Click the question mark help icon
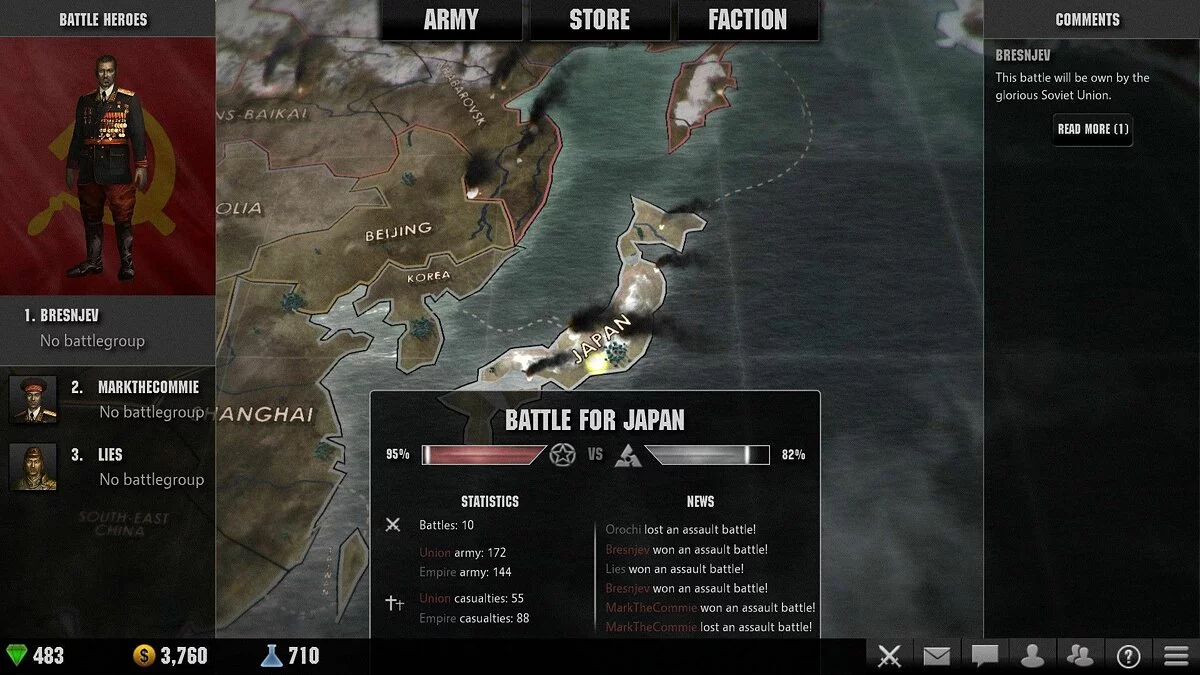The image size is (1200, 675). (x=1129, y=656)
